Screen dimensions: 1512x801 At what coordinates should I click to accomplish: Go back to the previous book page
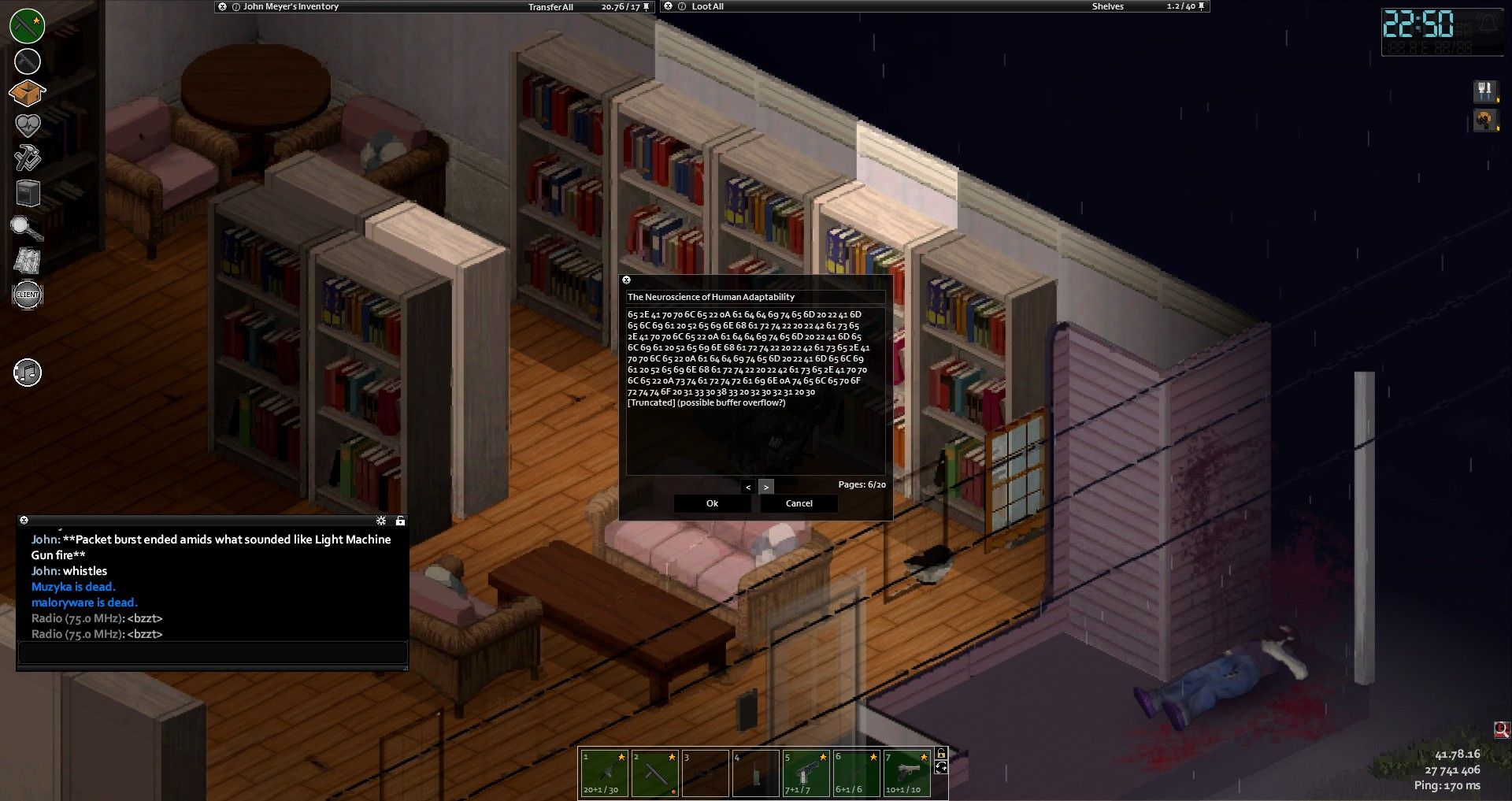point(748,487)
